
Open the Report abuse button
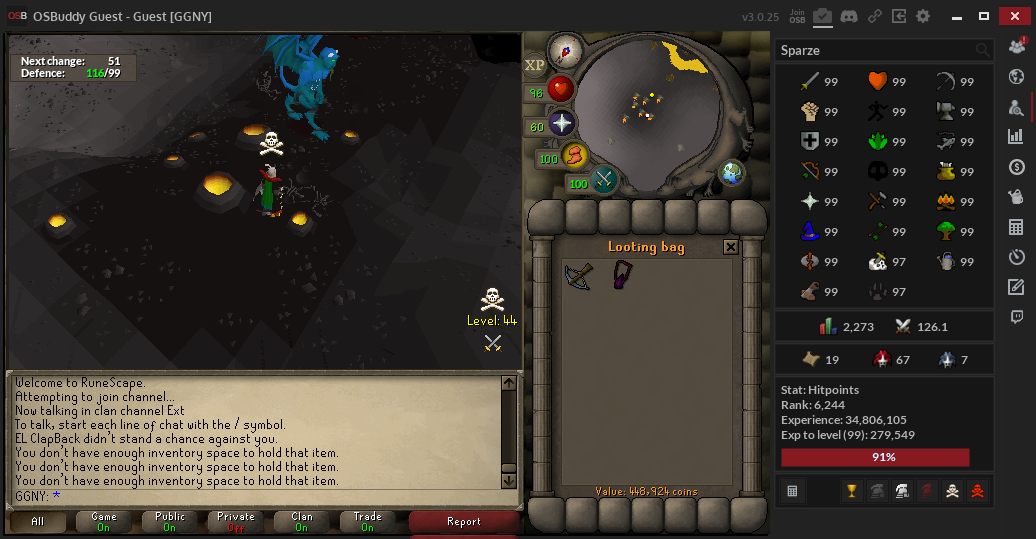(464, 521)
